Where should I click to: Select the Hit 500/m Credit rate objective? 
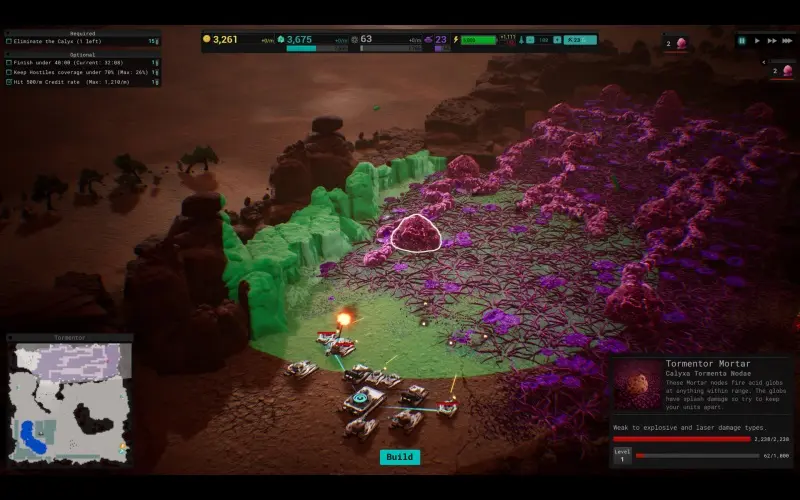tap(80, 82)
